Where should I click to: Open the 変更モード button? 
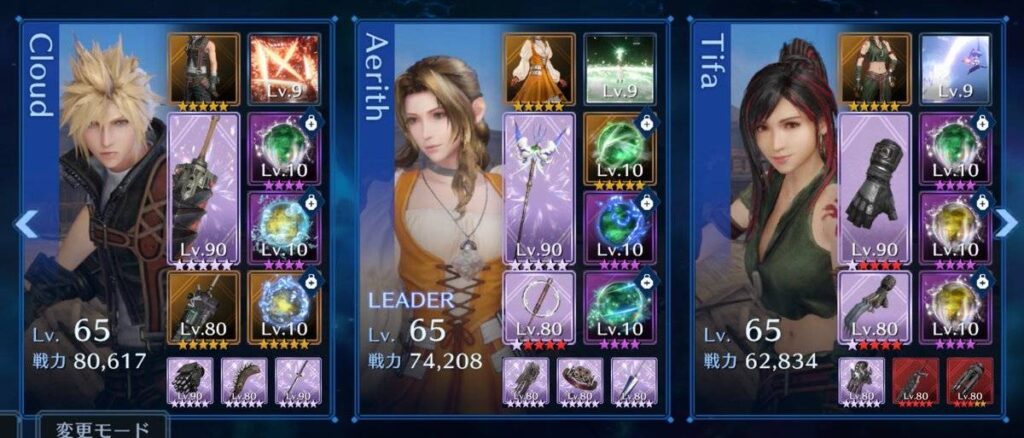(x=102, y=428)
